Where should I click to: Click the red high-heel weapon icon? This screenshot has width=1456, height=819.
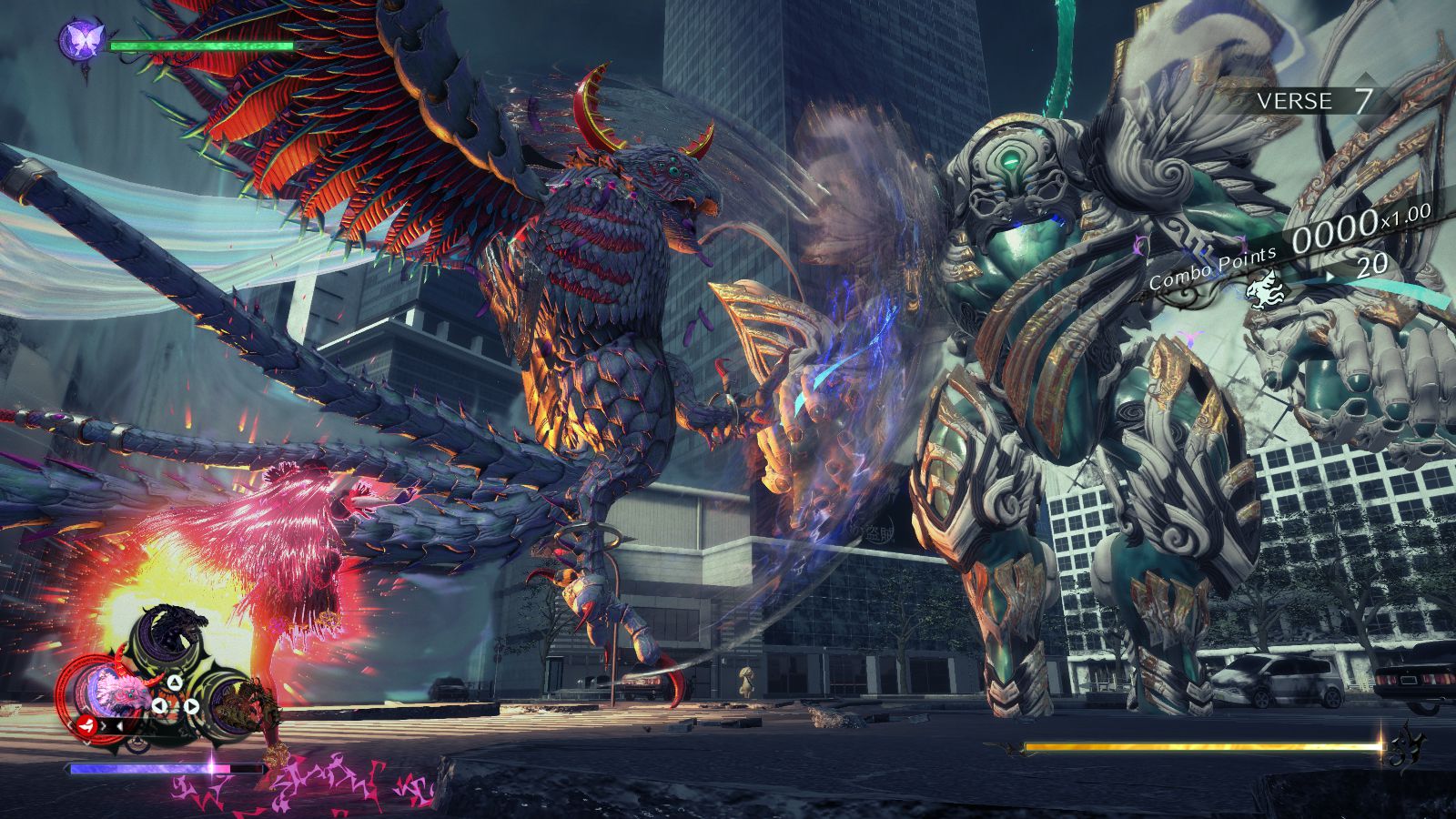(x=86, y=725)
